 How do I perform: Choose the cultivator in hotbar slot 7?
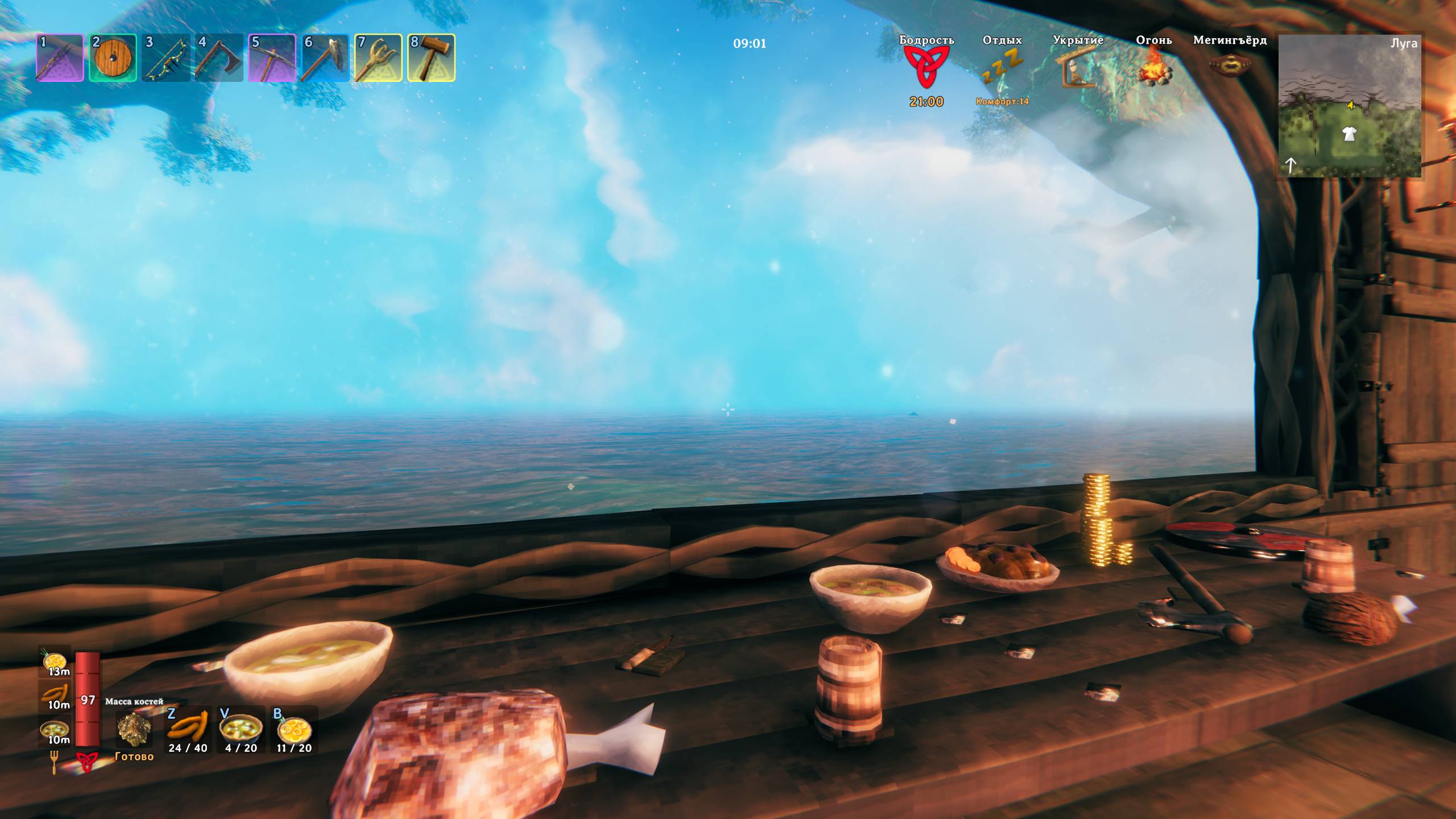(378, 58)
